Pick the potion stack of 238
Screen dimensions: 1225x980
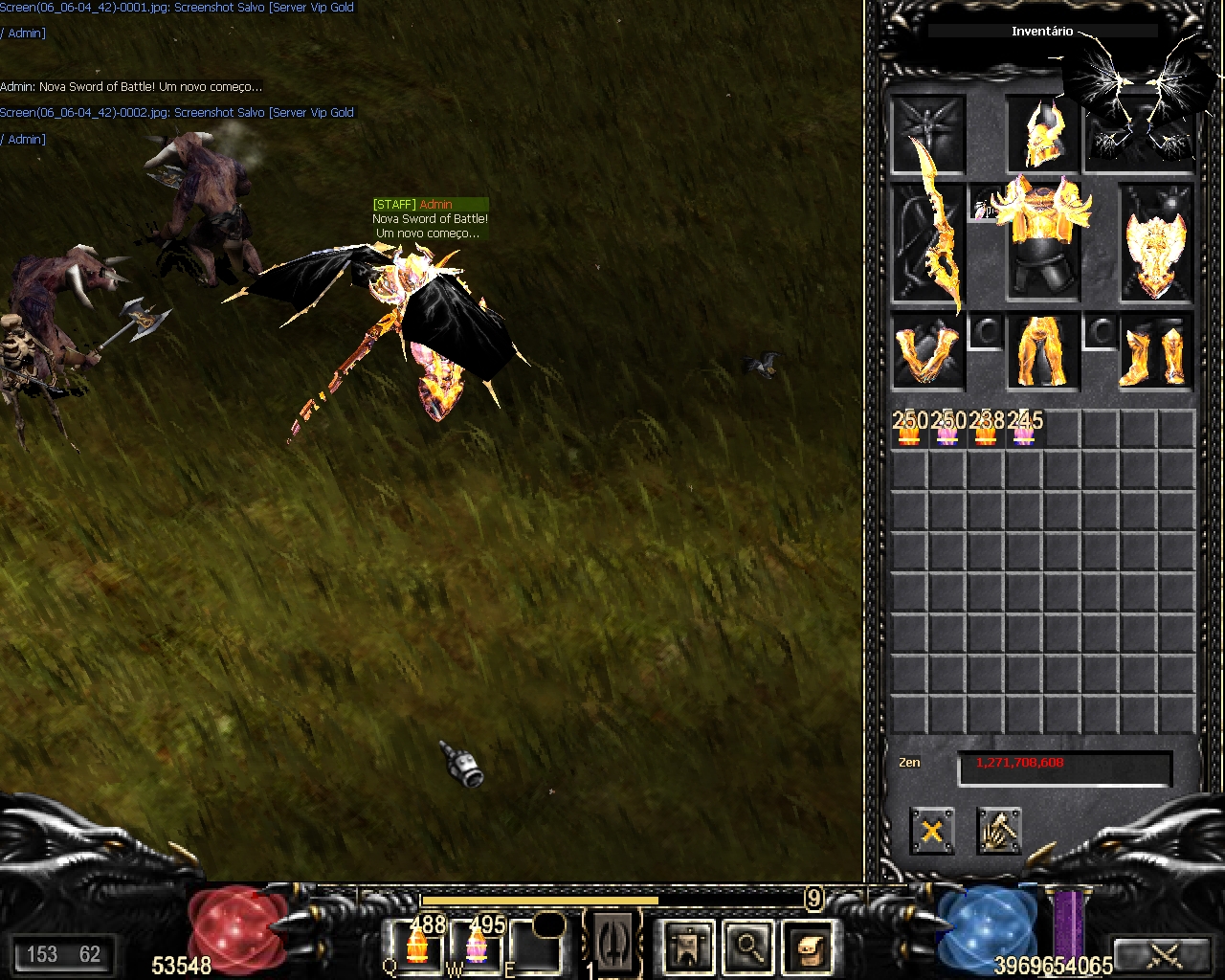(x=986, y=430)
